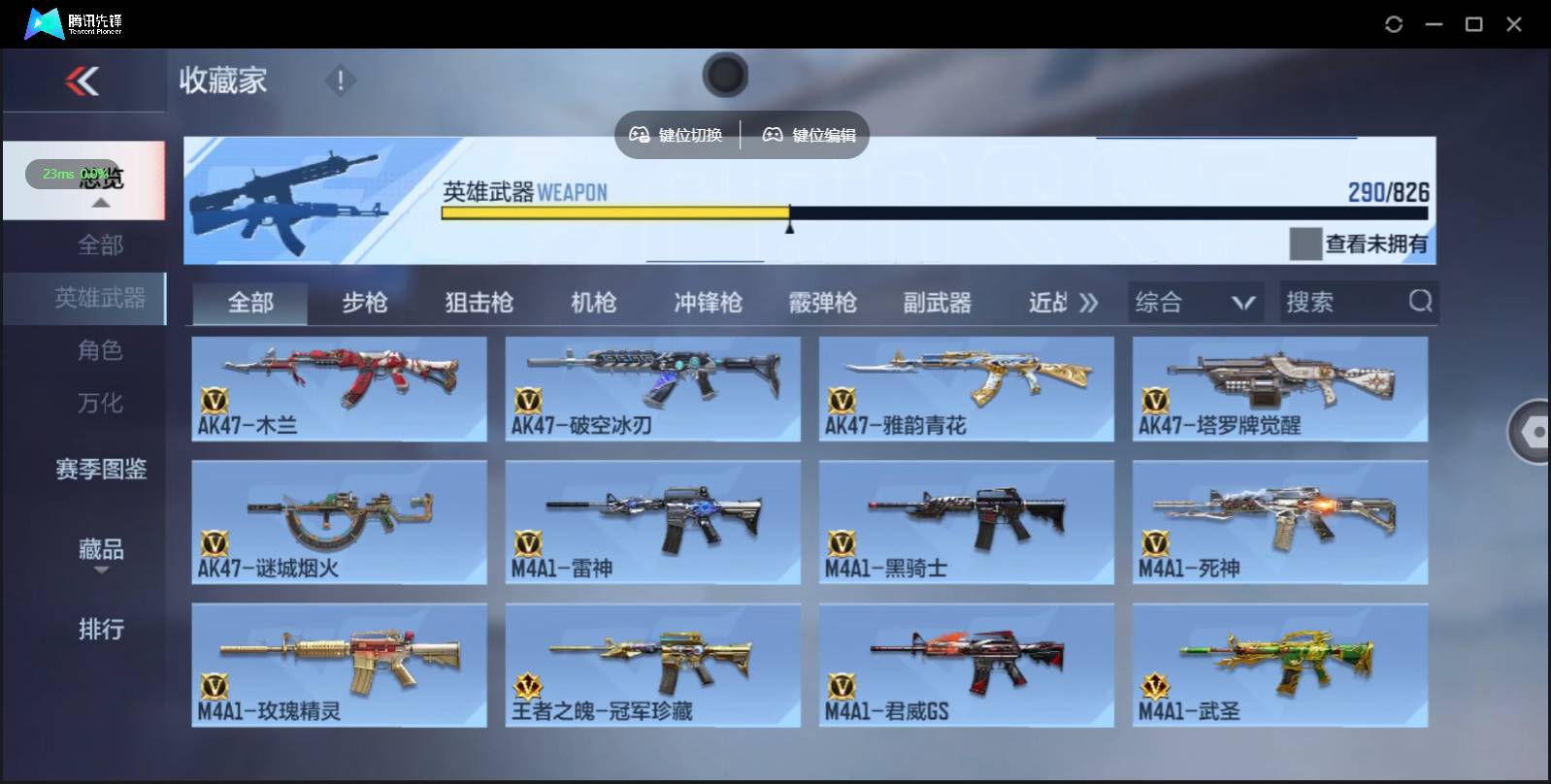The width and height of the screenshot is (1551, 784).
Task: Open the 排行 ranking page
Action: (103, 630)
